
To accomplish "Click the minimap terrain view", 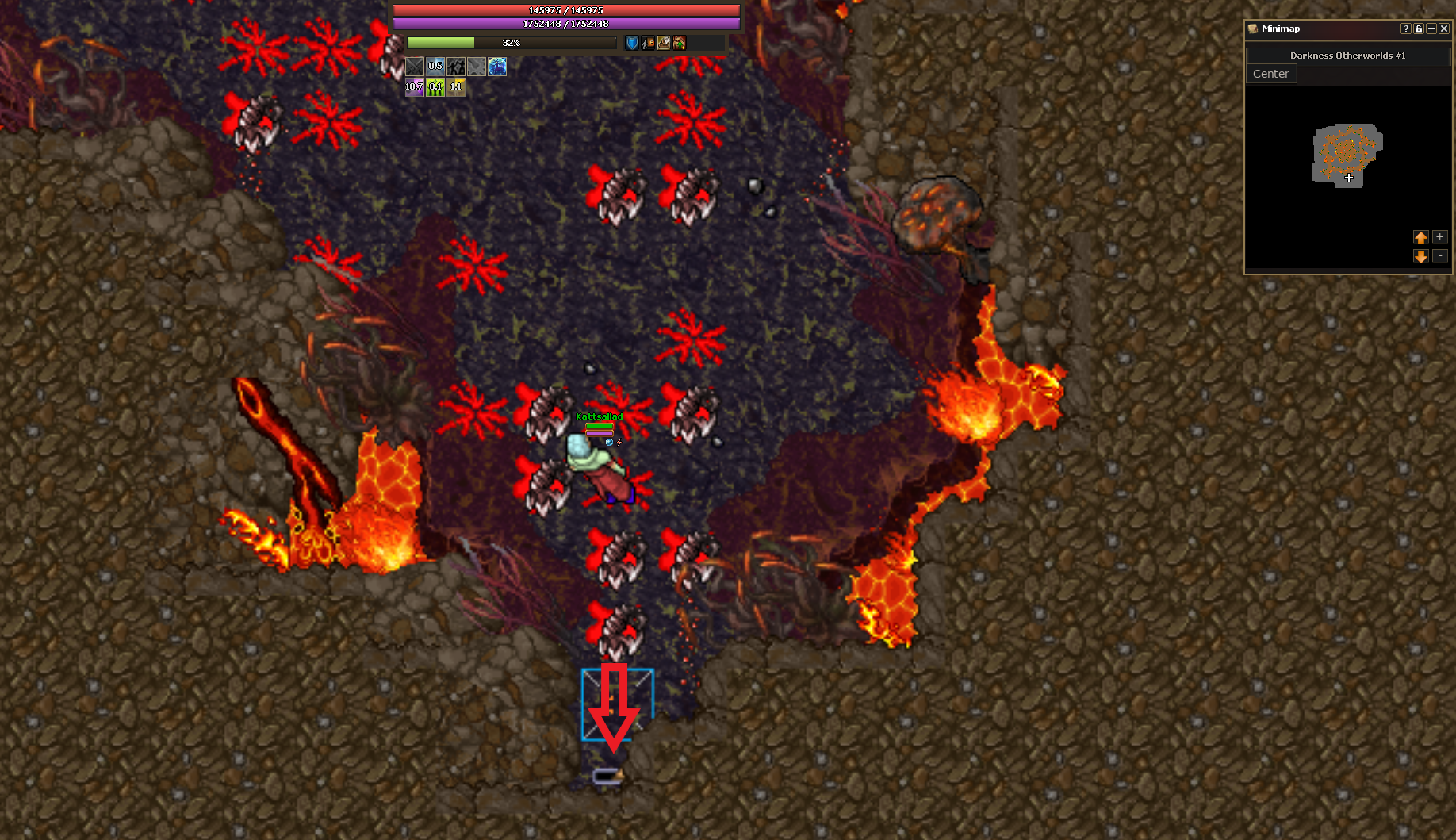I will pyautogui.click(x=1347, y=155).
